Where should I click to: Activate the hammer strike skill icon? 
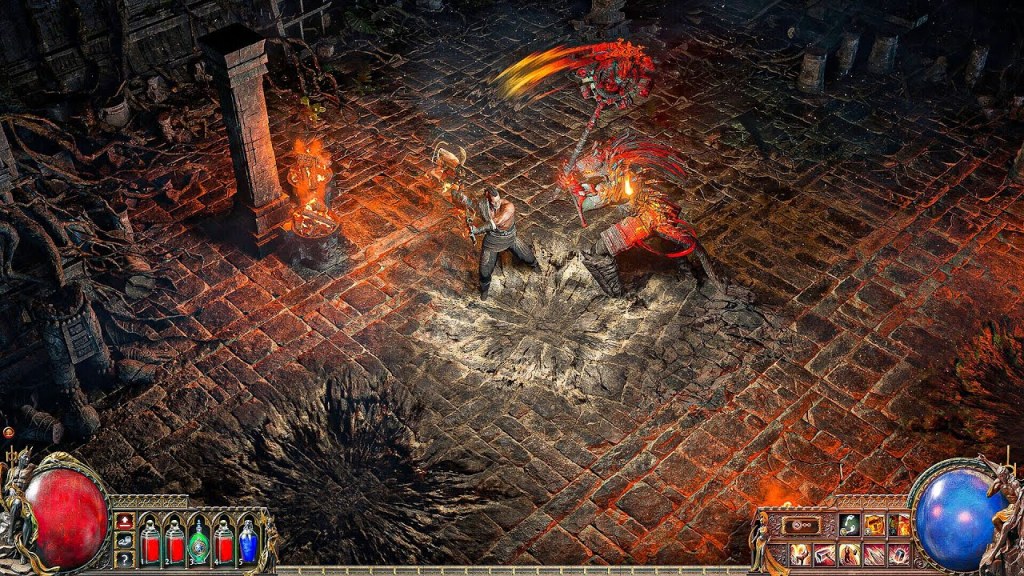(826, 554)
